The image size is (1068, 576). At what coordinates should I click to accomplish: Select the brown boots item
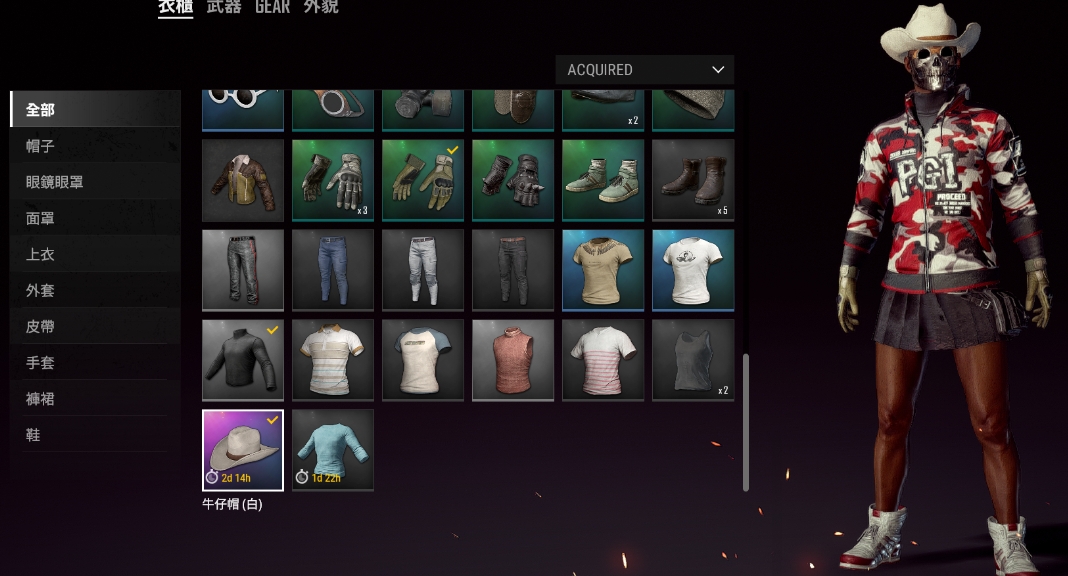coord(693,180)
